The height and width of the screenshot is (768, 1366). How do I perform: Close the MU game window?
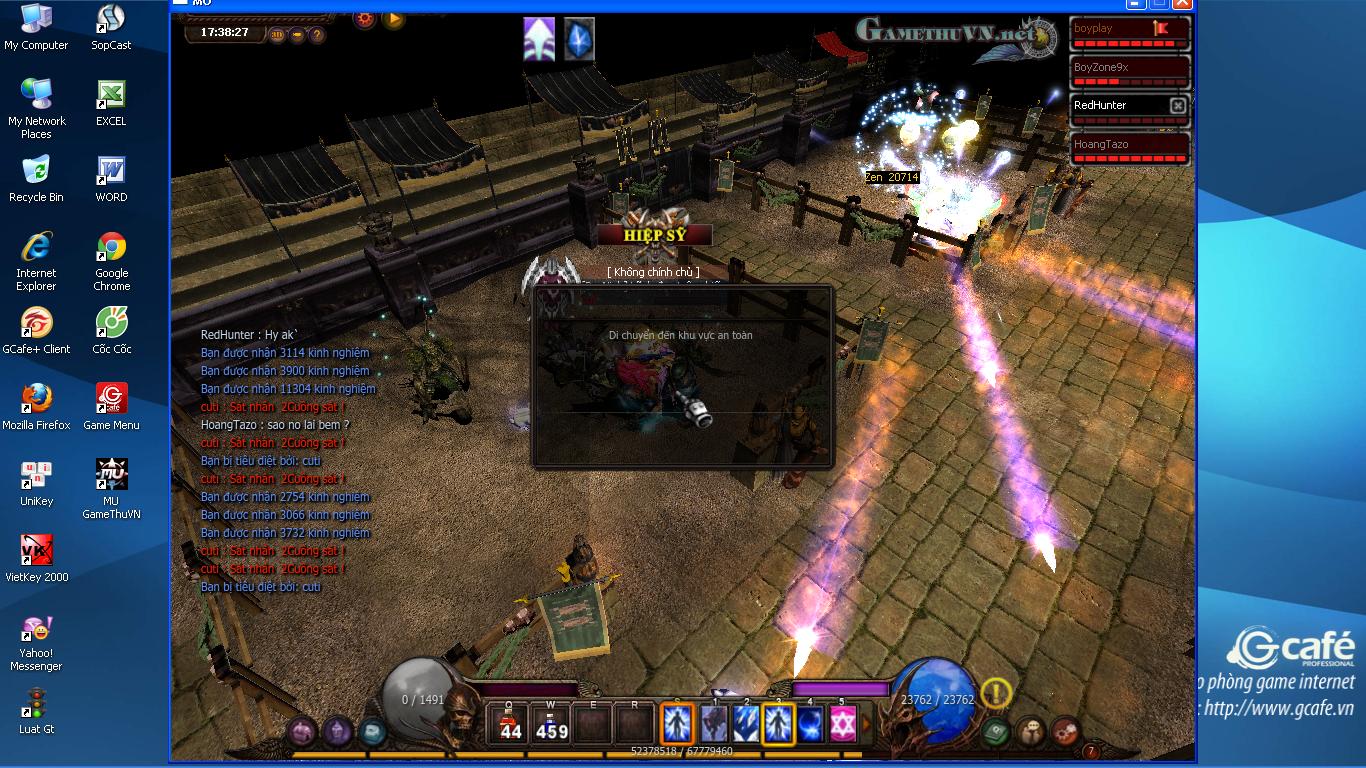[x=1182, y=4]
